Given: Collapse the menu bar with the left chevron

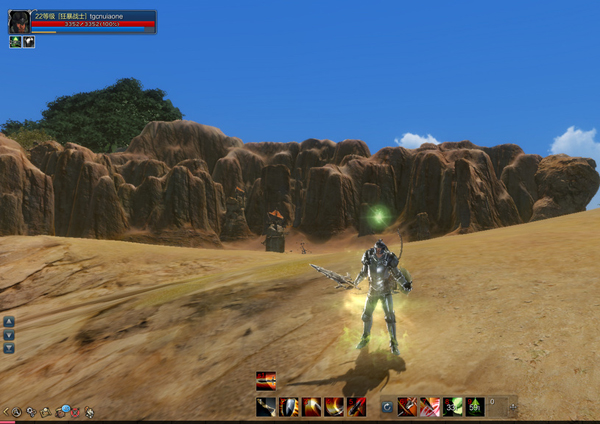Looking at the screenshot, I should 5,411.
